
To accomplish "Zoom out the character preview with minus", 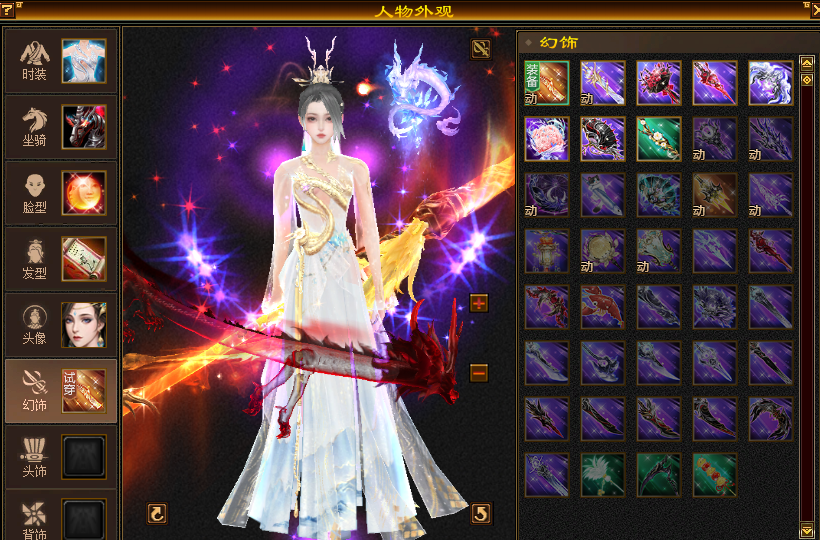I will tap(479, 373).
